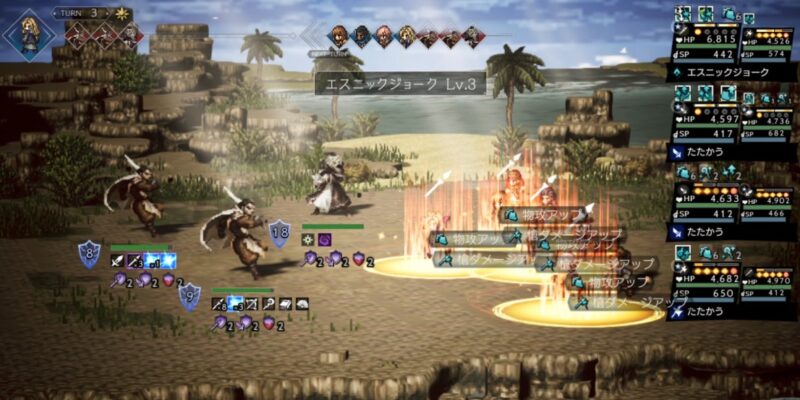Choose the back-row member with 4,526 HP
The width and height of the screenshot is (800, 400).
(767, 40)
